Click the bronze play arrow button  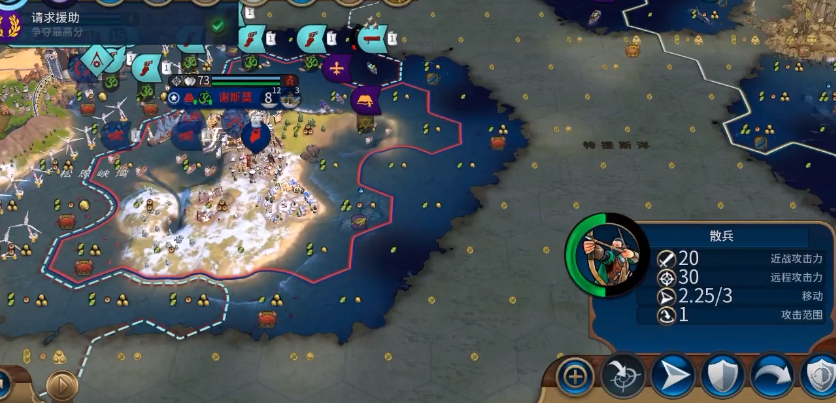pos(62,384)
